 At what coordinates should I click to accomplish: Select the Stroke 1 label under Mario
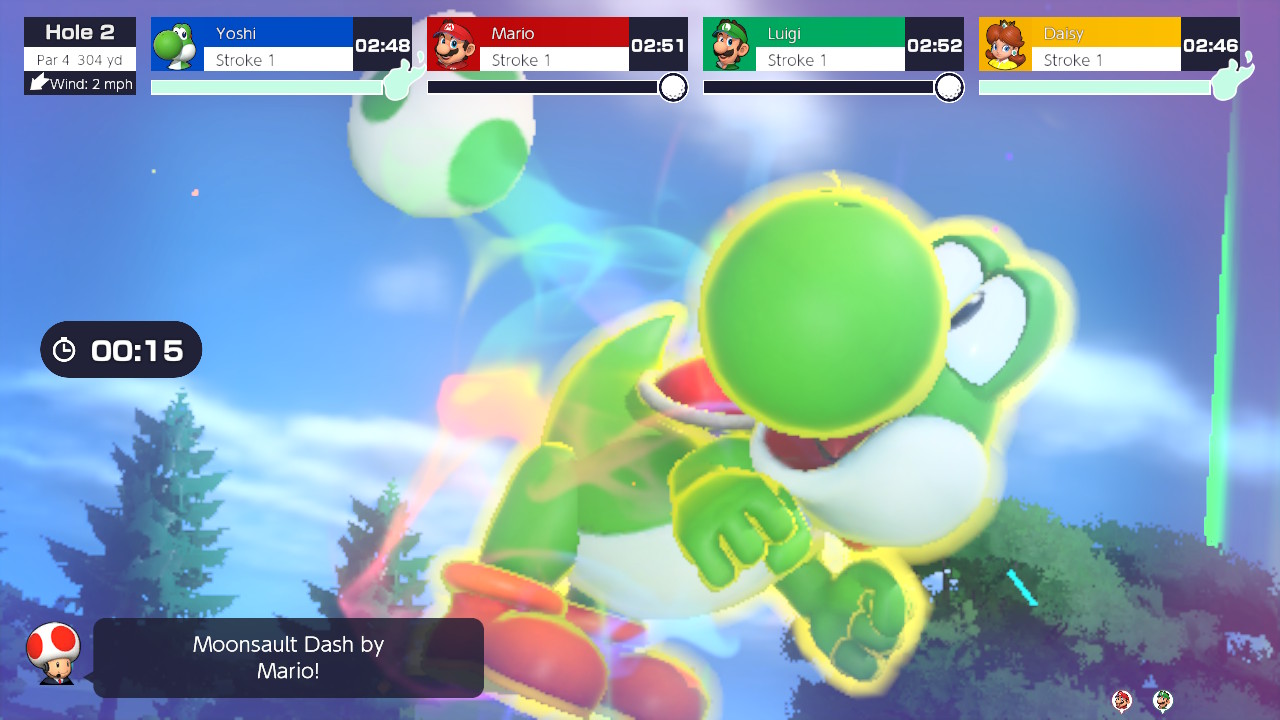pos(551,61)
